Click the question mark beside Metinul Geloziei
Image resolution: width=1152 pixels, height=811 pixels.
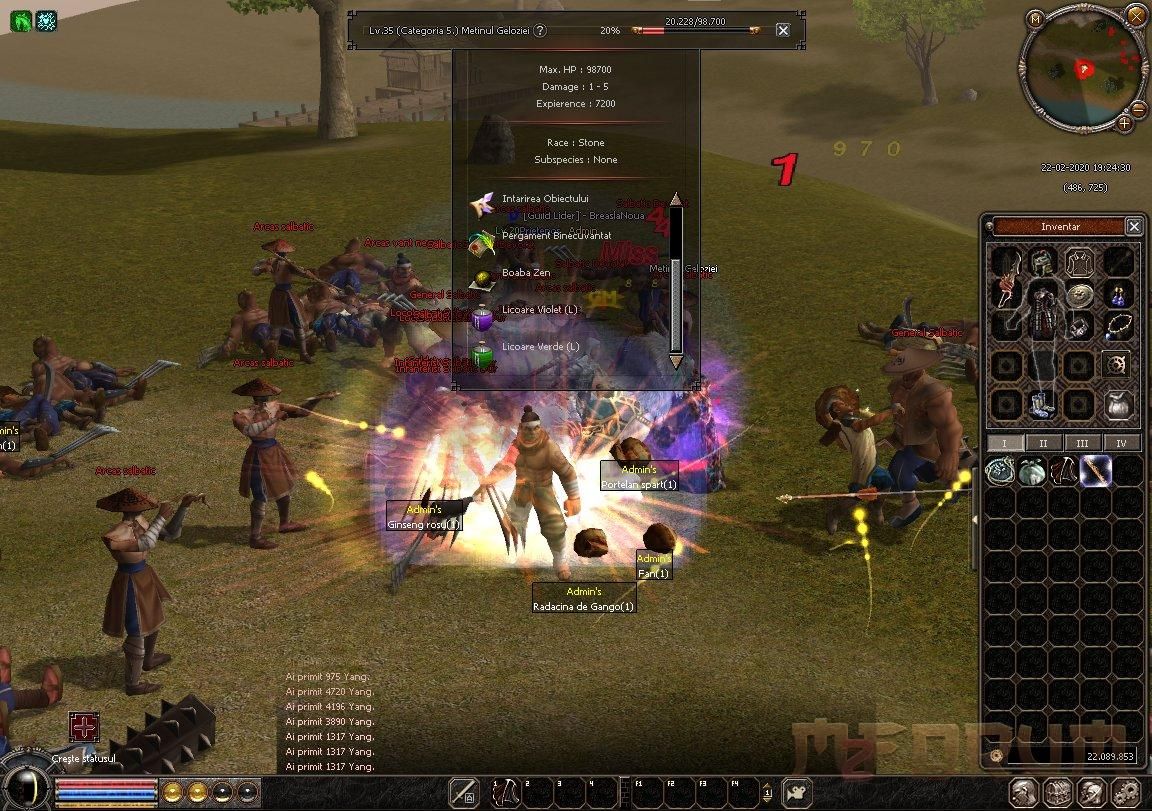pos(540,31)
